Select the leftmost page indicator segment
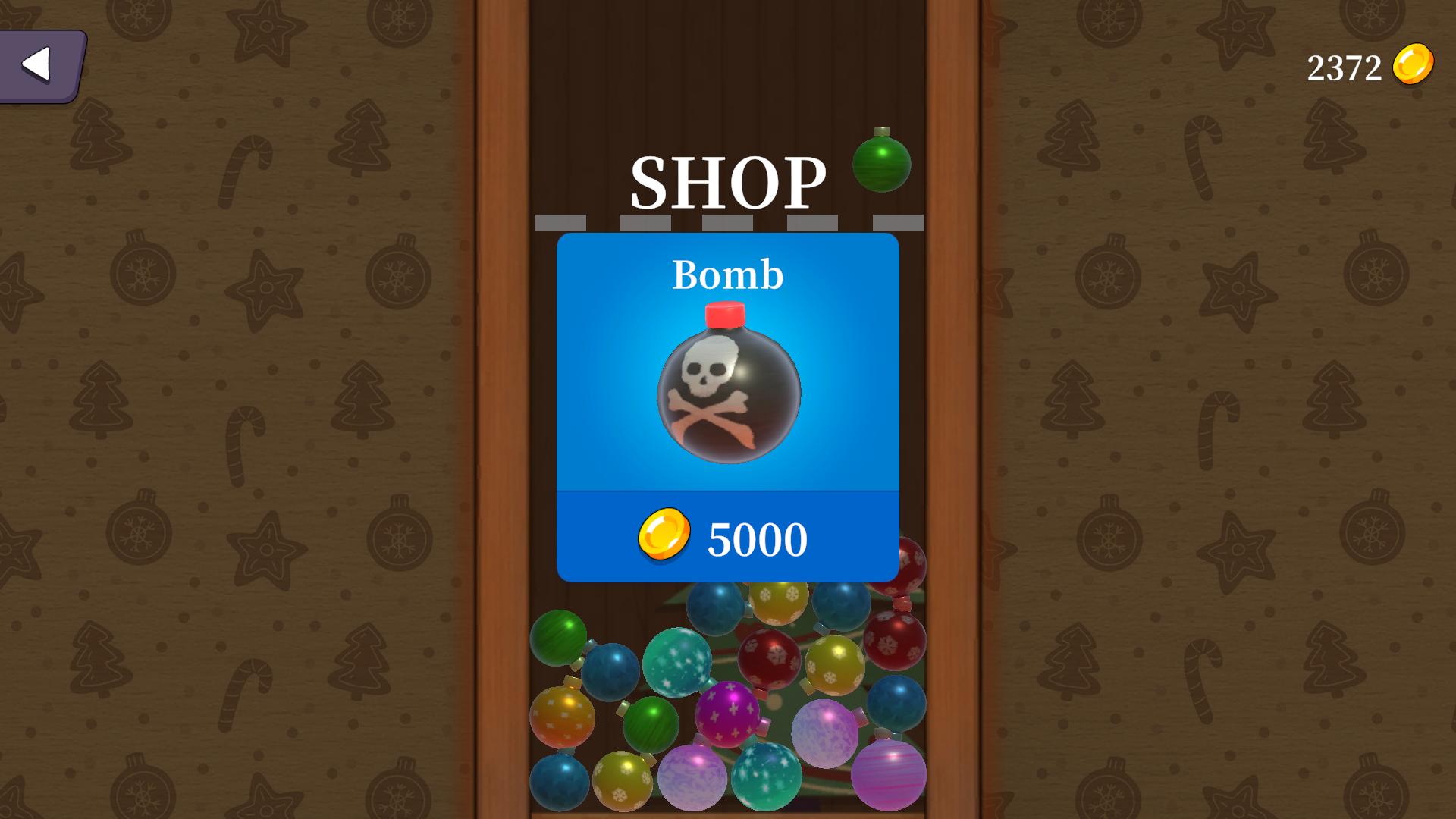Image resolution: width=1456 pixels, height=819 pixels. click(563, 220)
